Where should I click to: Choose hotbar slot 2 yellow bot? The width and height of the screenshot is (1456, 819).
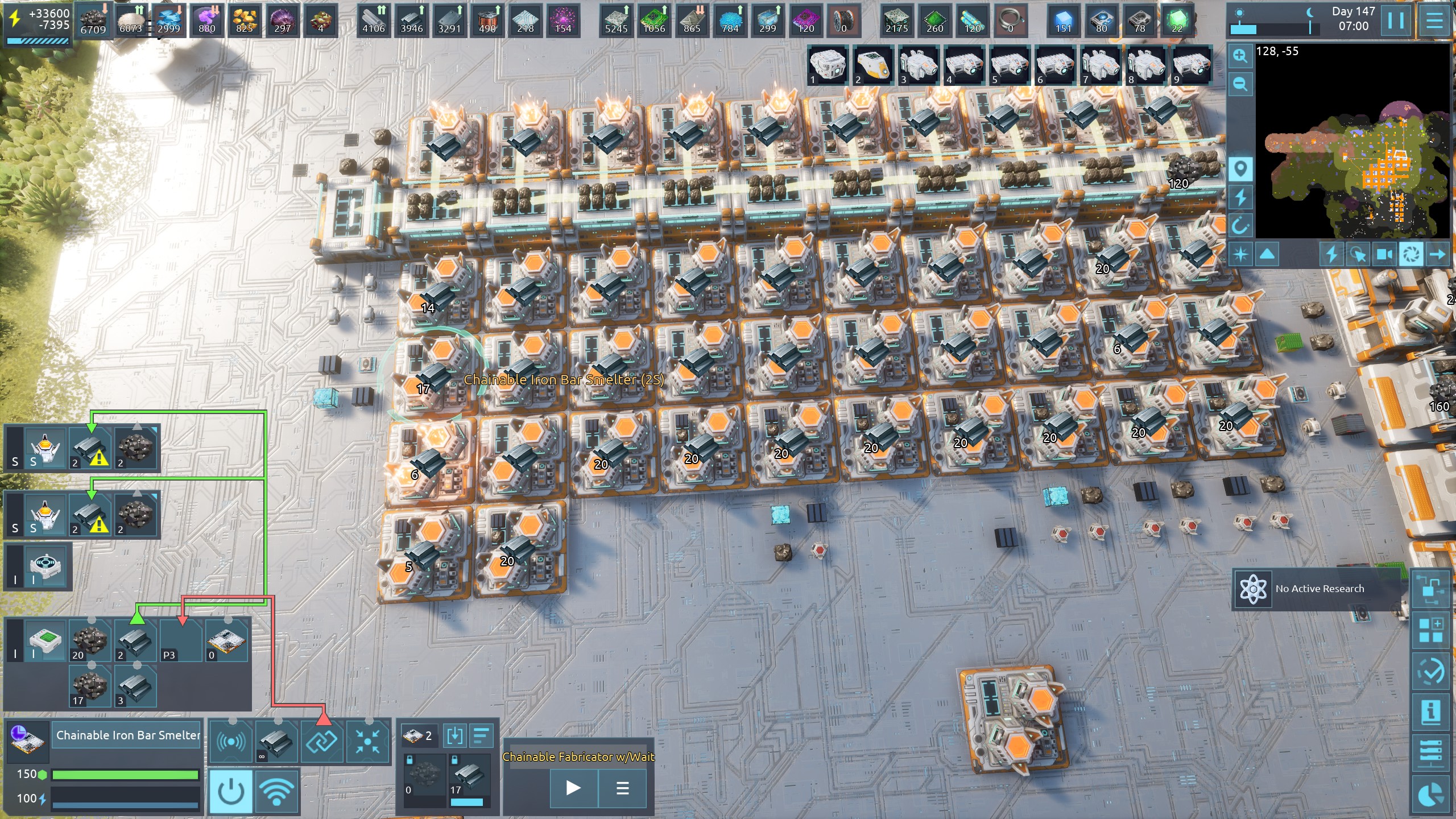873,65
